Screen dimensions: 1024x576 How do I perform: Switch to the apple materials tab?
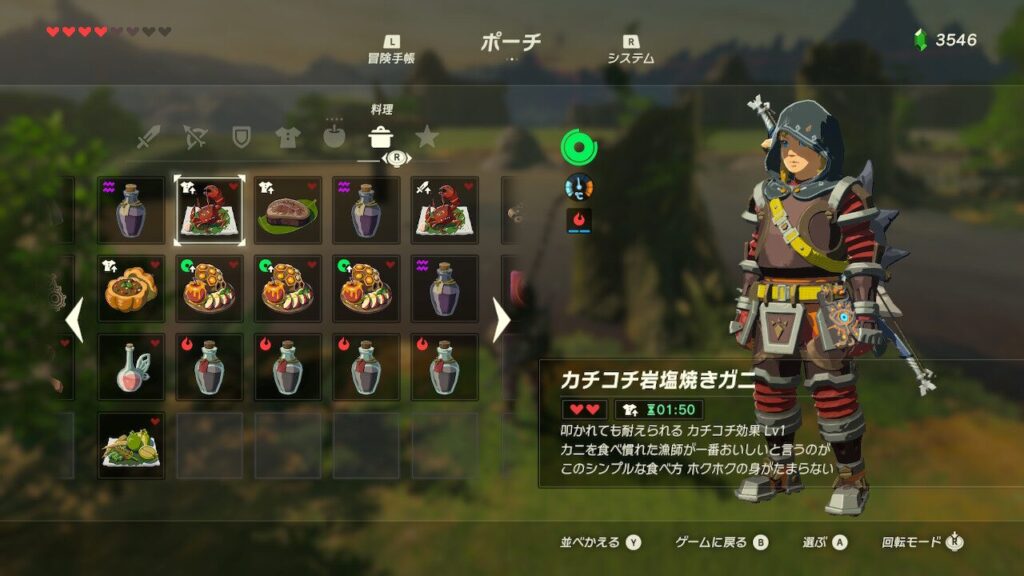334,138
